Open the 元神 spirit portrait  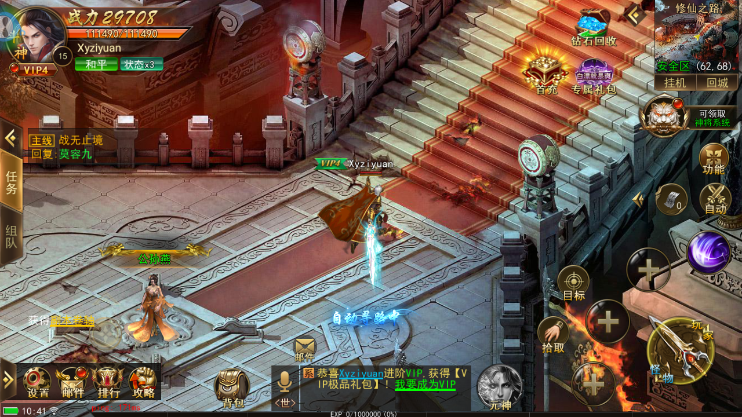499,386
